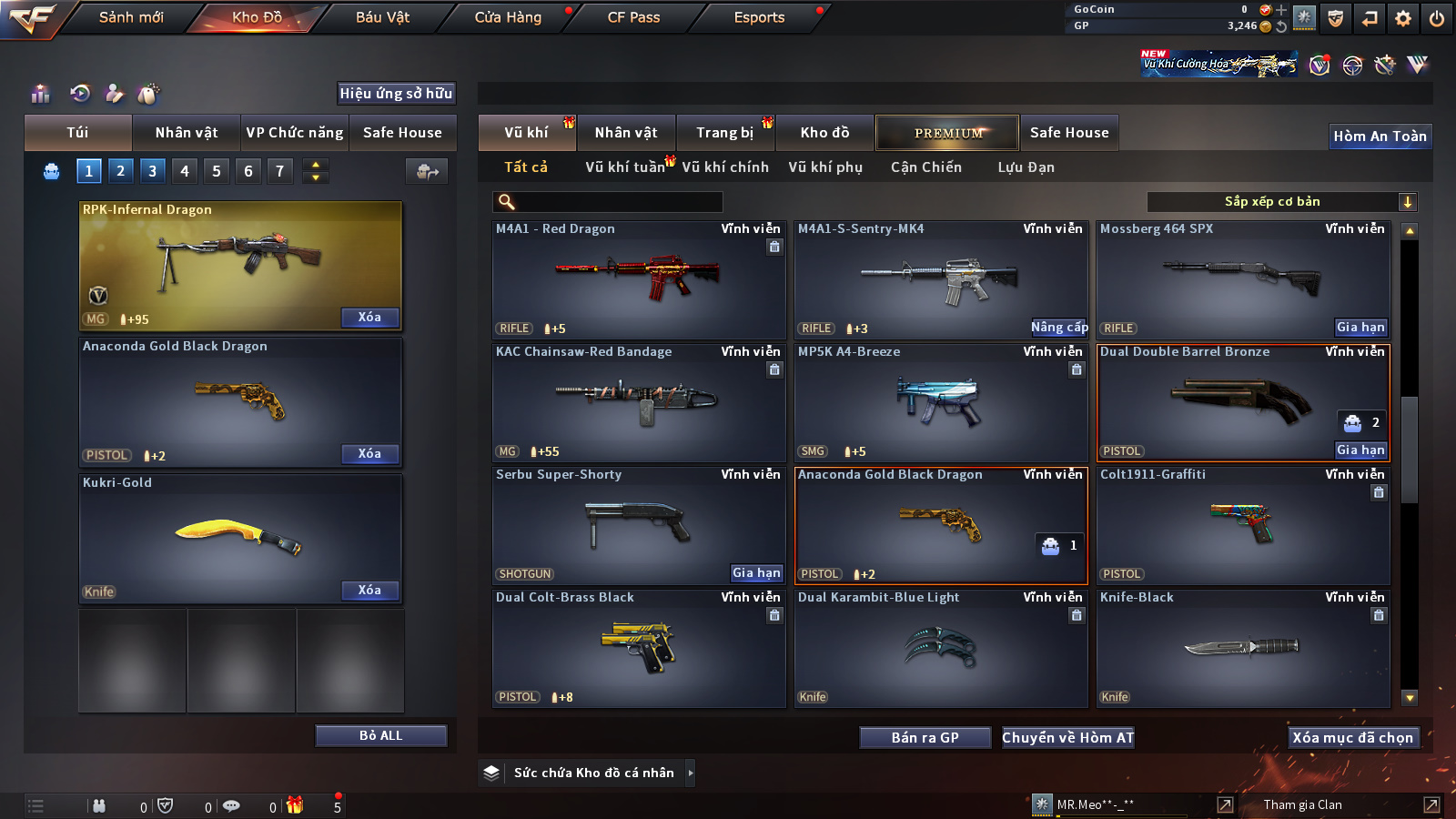Open the Sảnh mới lobby menu
Image resolution: width=1456 pixels, height=819 pixels.
131,17
